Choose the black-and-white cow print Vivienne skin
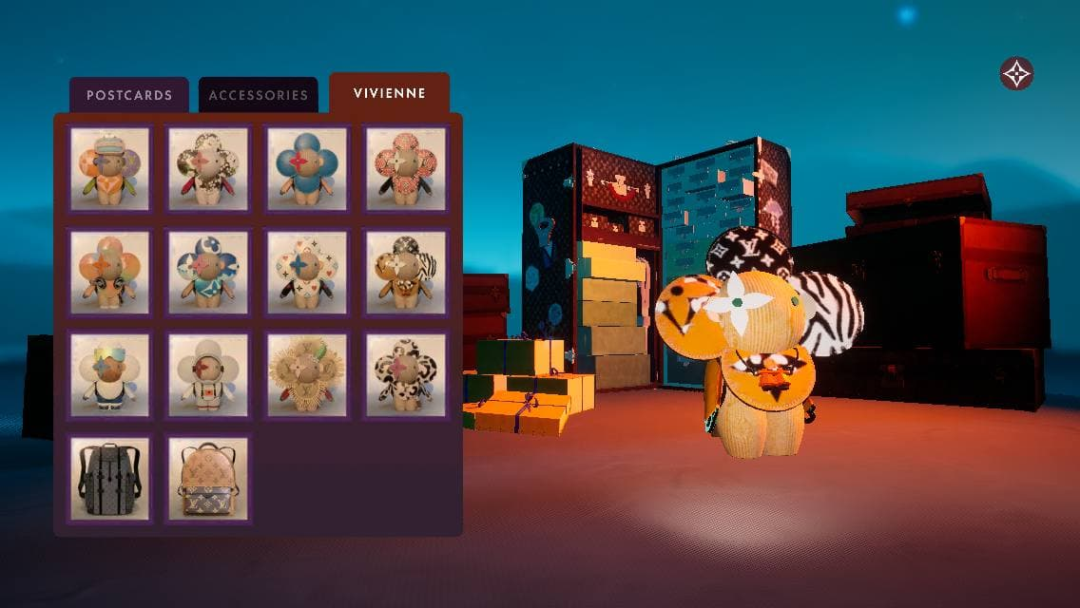 tap(405, 375)
